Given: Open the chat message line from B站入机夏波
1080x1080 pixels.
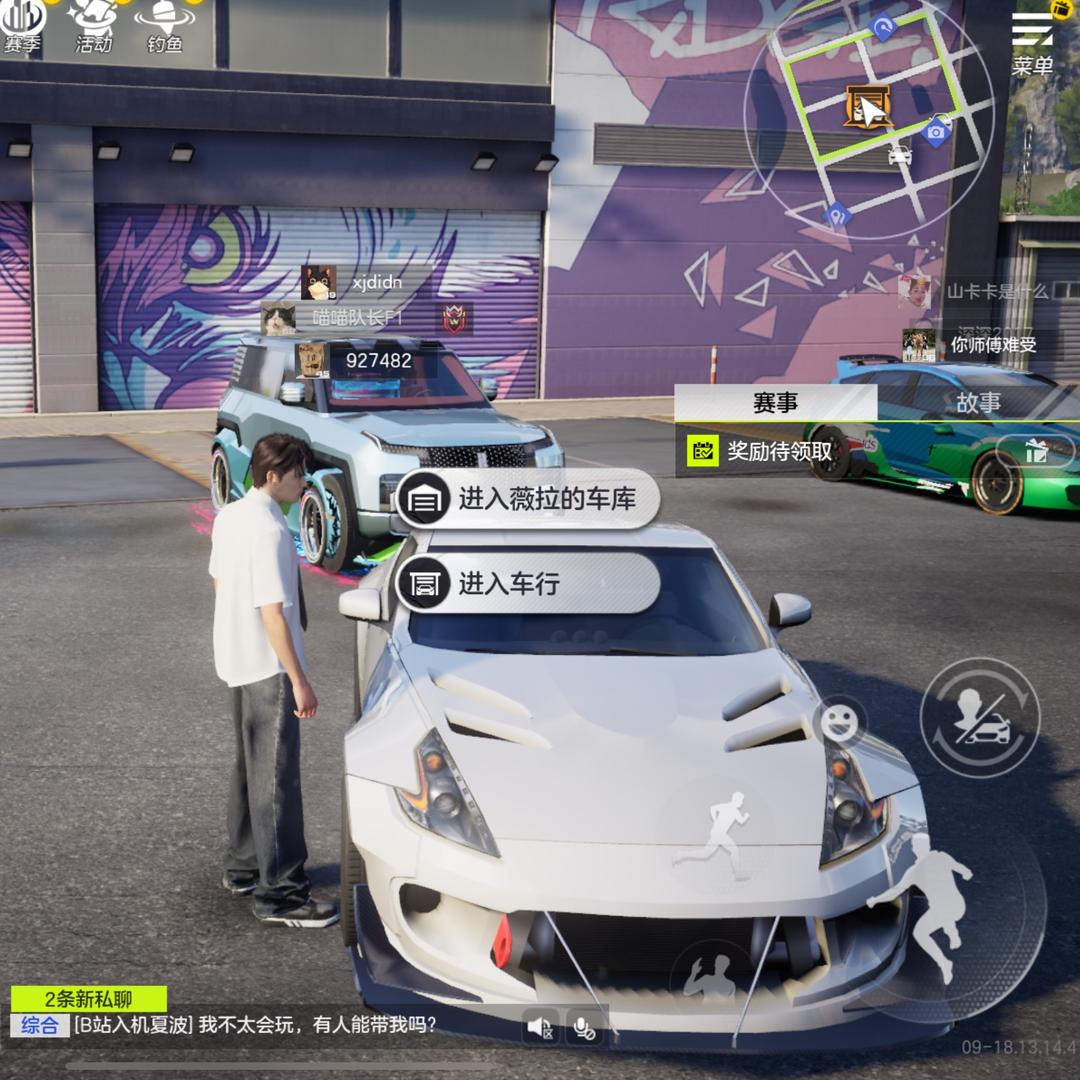Looking at the screenshot, I should tap(255, 1025).
